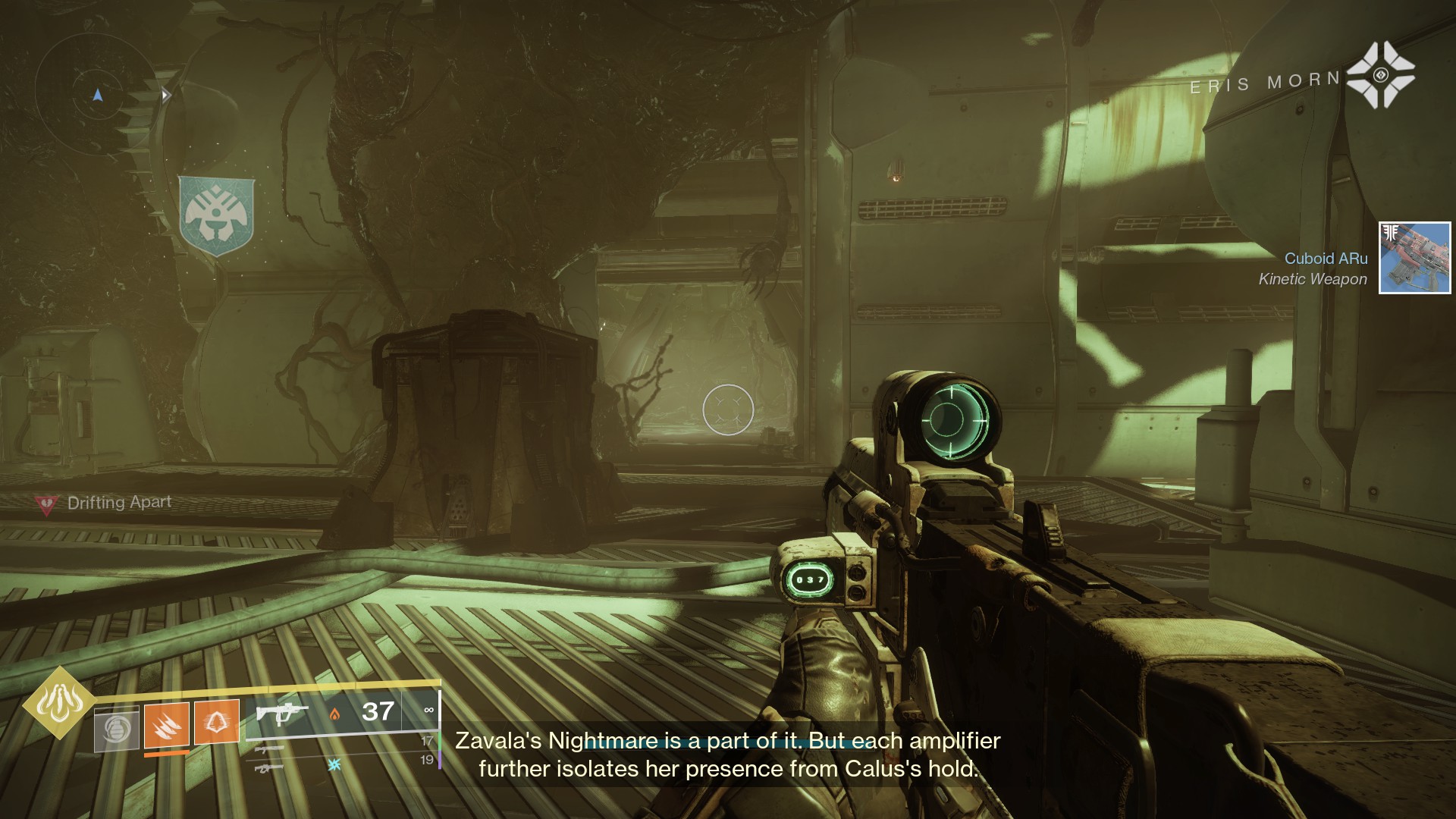Activate the yellow diamond super ability icon
Screen dimensions: 1456x819
58,703
